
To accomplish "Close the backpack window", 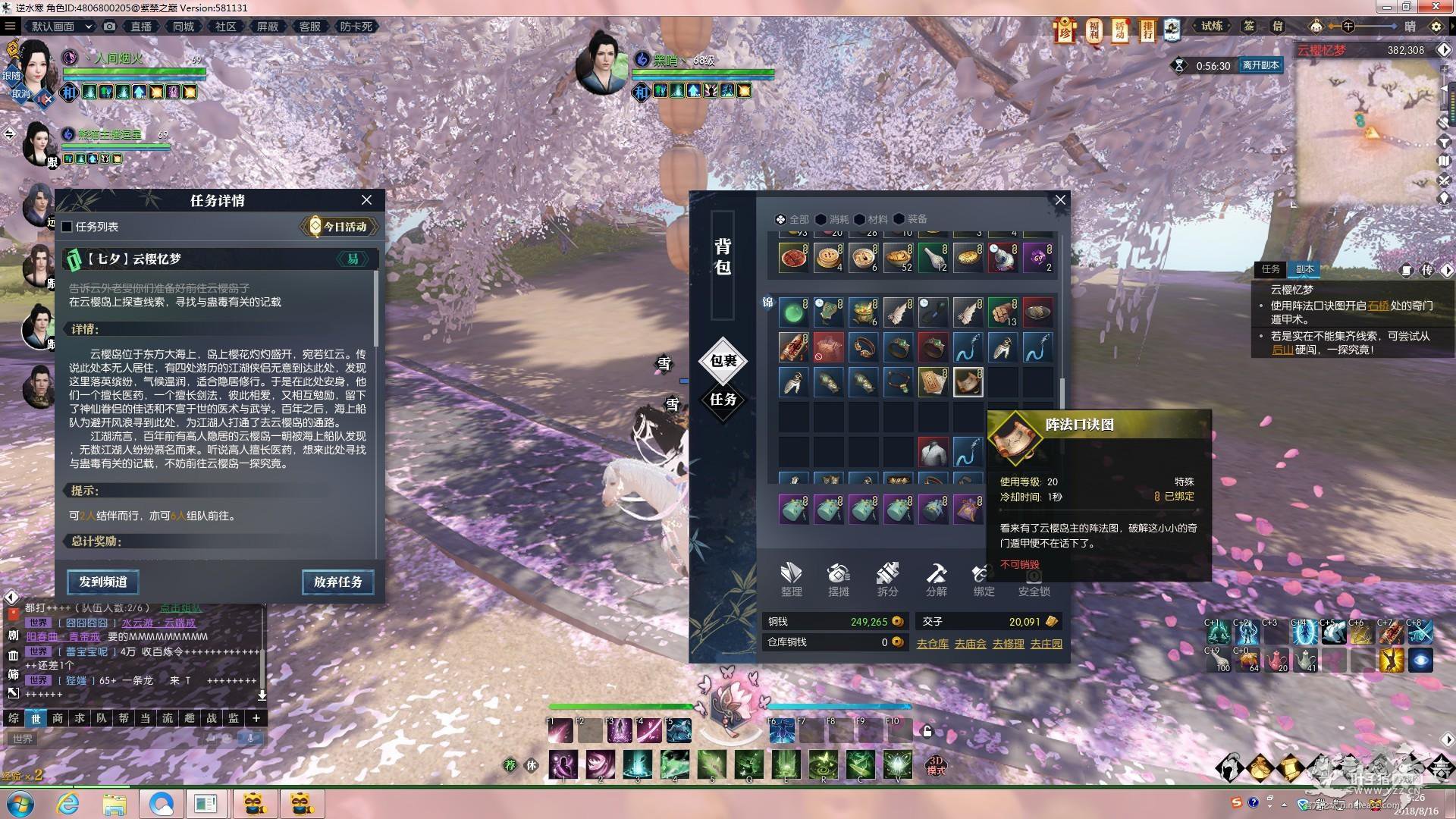I will coord(1060,200).
